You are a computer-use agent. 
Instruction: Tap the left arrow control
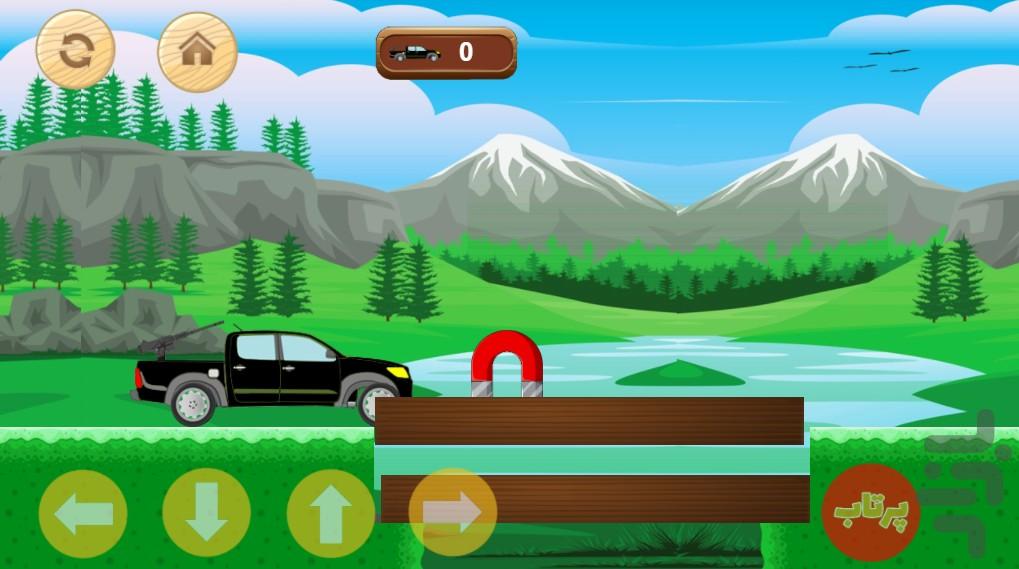[83, 513]
